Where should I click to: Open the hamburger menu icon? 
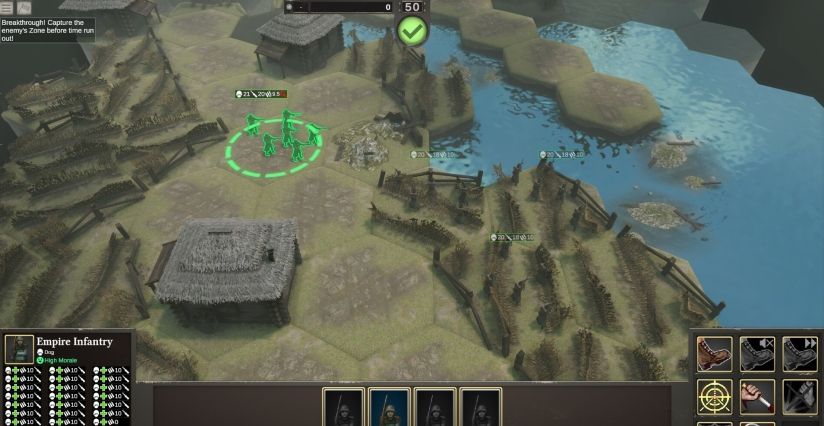(7, 7)
